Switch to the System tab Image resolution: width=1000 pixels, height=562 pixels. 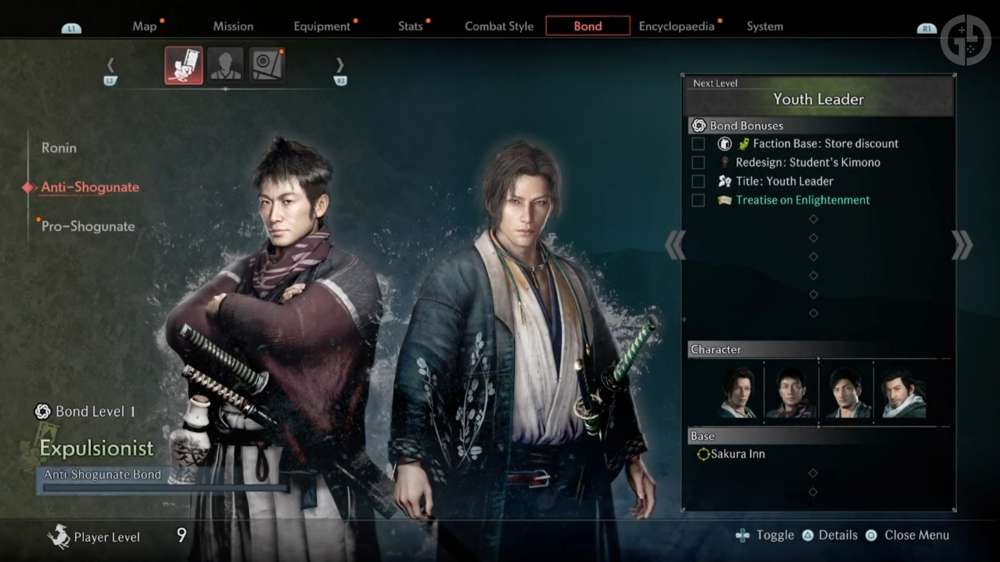pyautogui.click(x=765, y=26)
